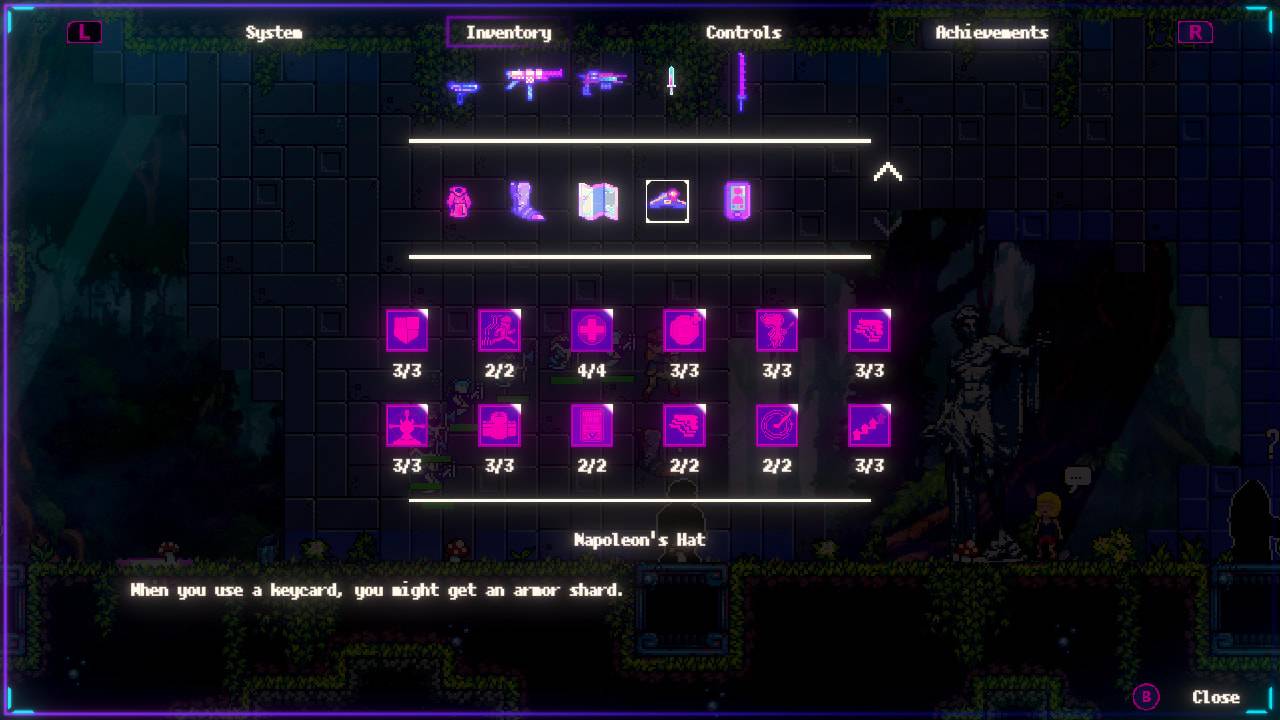Open the Achievements tab
1280x720 pixels.
[991, 32]
